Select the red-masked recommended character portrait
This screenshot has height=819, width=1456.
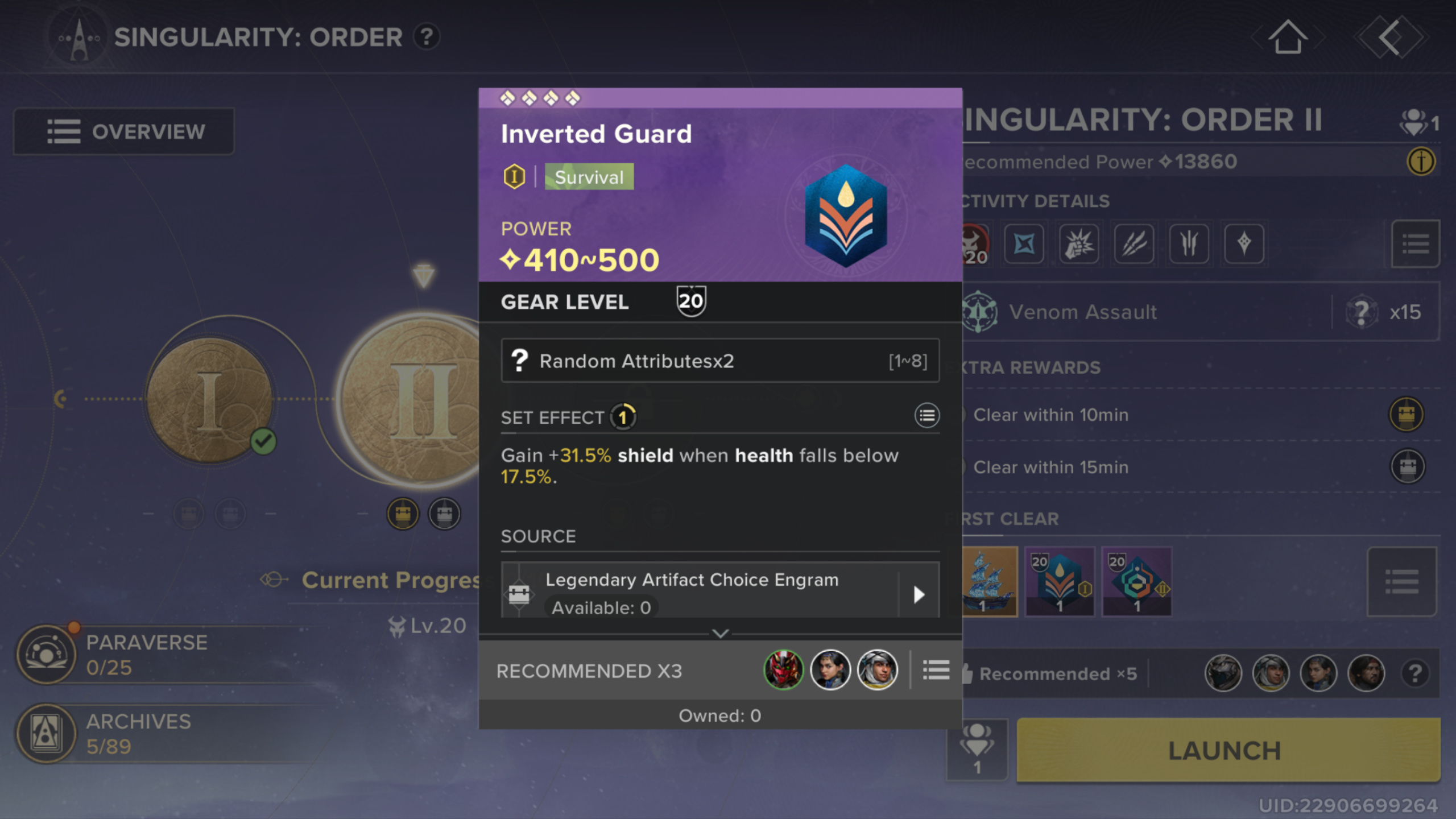click(x=783, y=671)
